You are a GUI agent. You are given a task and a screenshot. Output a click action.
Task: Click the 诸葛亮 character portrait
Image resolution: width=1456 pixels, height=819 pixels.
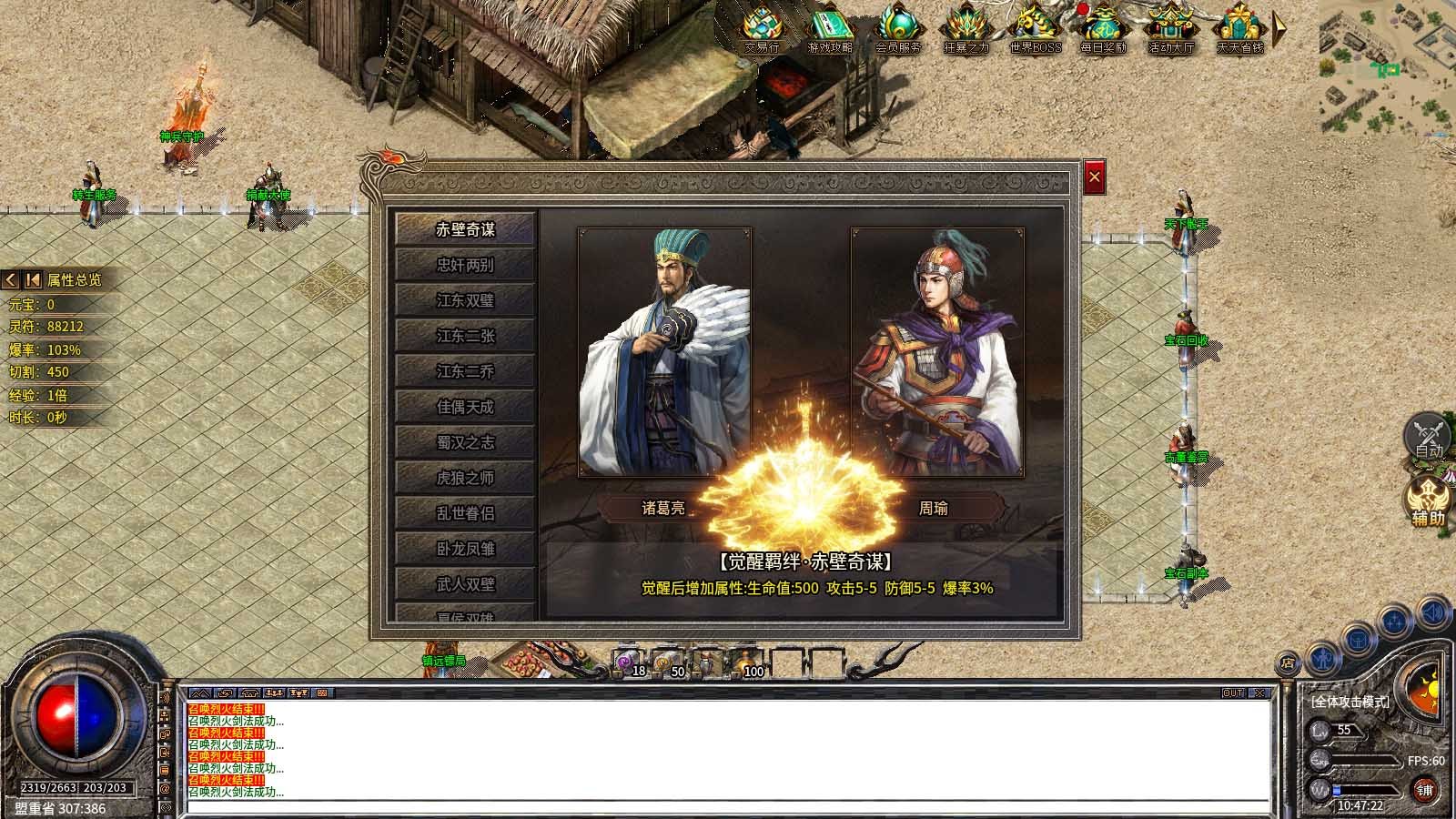[x=664, y=351]
